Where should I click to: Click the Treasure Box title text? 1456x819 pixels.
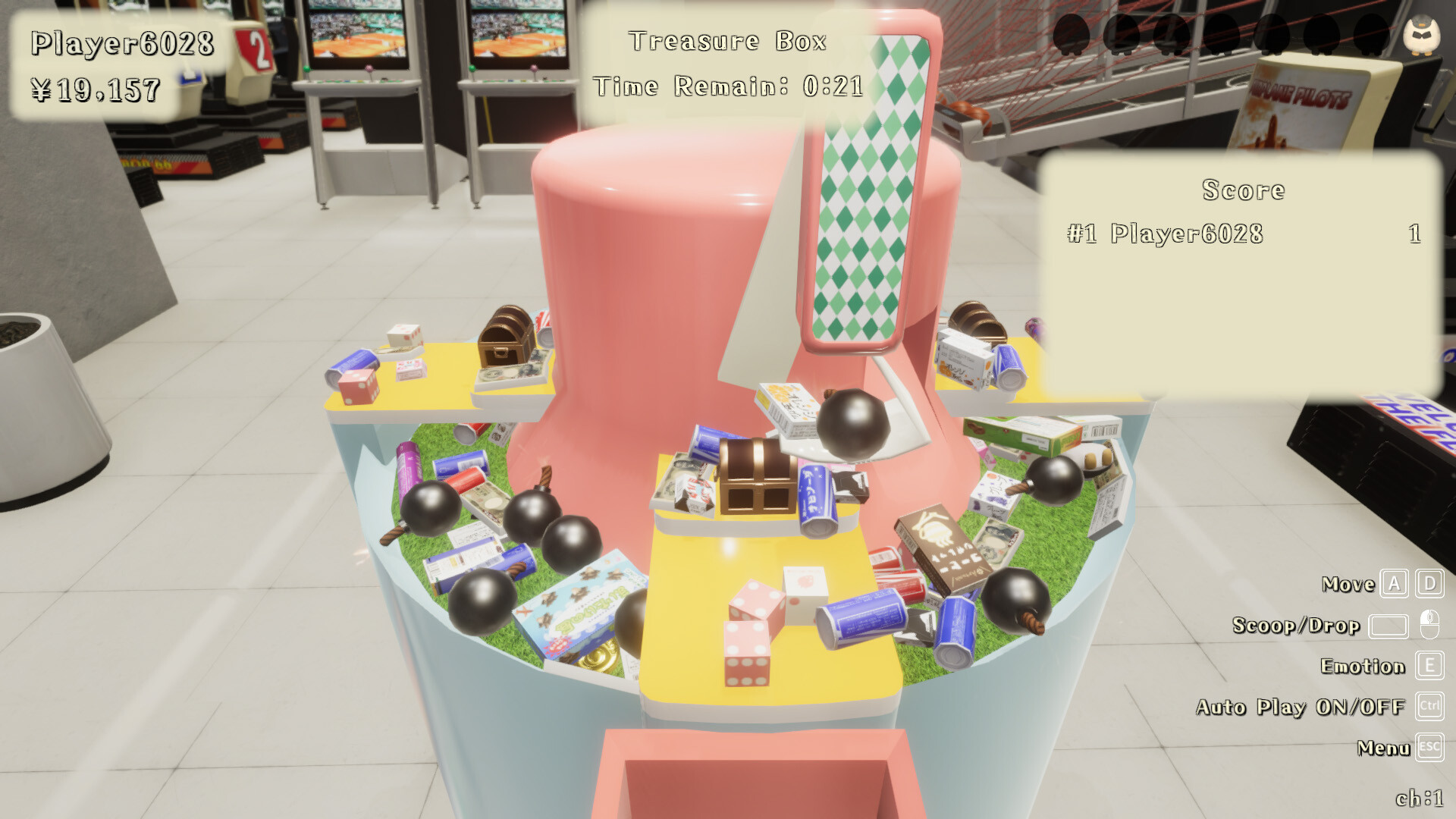(x=728, y=40)
